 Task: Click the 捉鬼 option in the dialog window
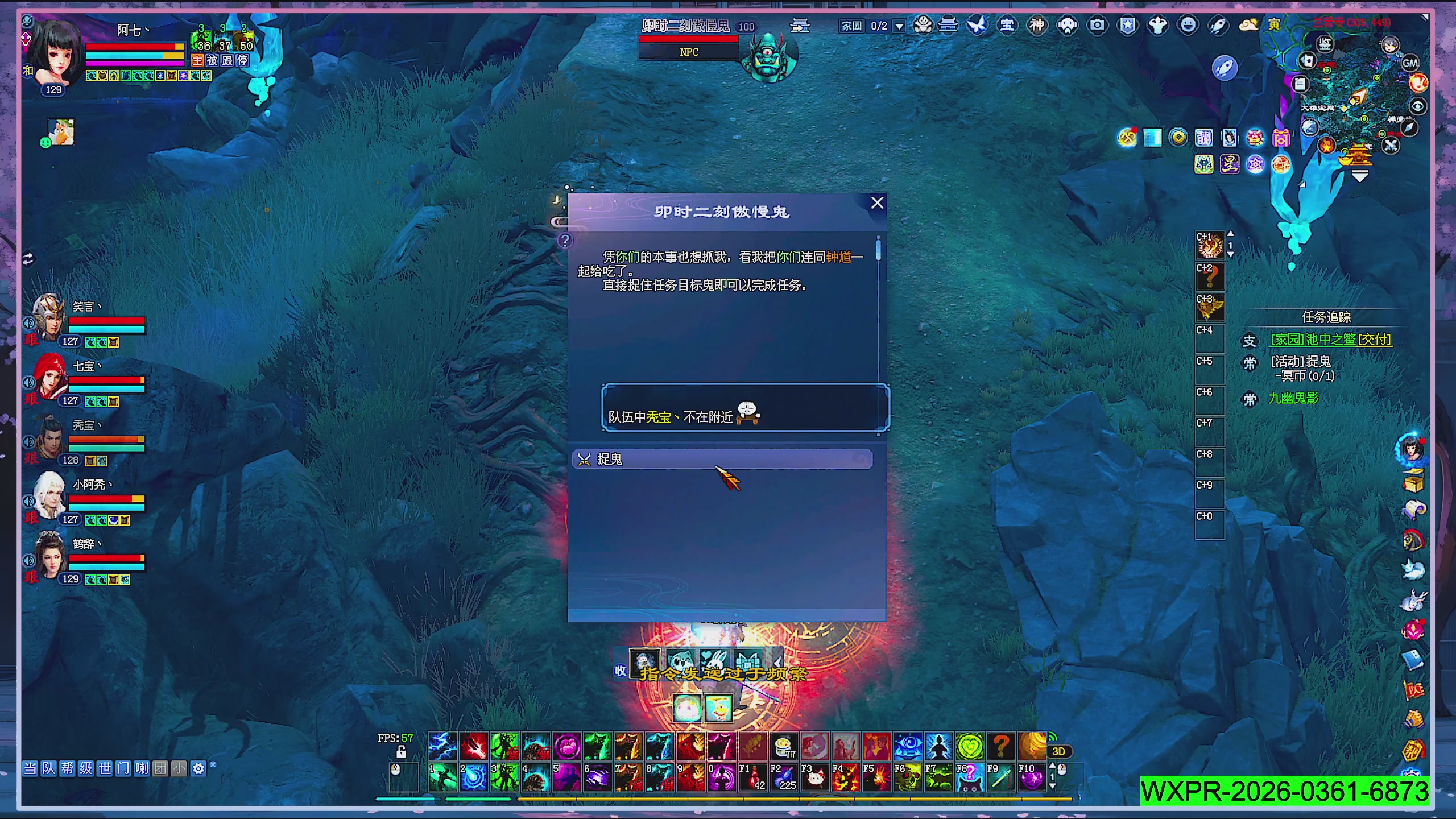pyautogui.click(x=723, y=460)
